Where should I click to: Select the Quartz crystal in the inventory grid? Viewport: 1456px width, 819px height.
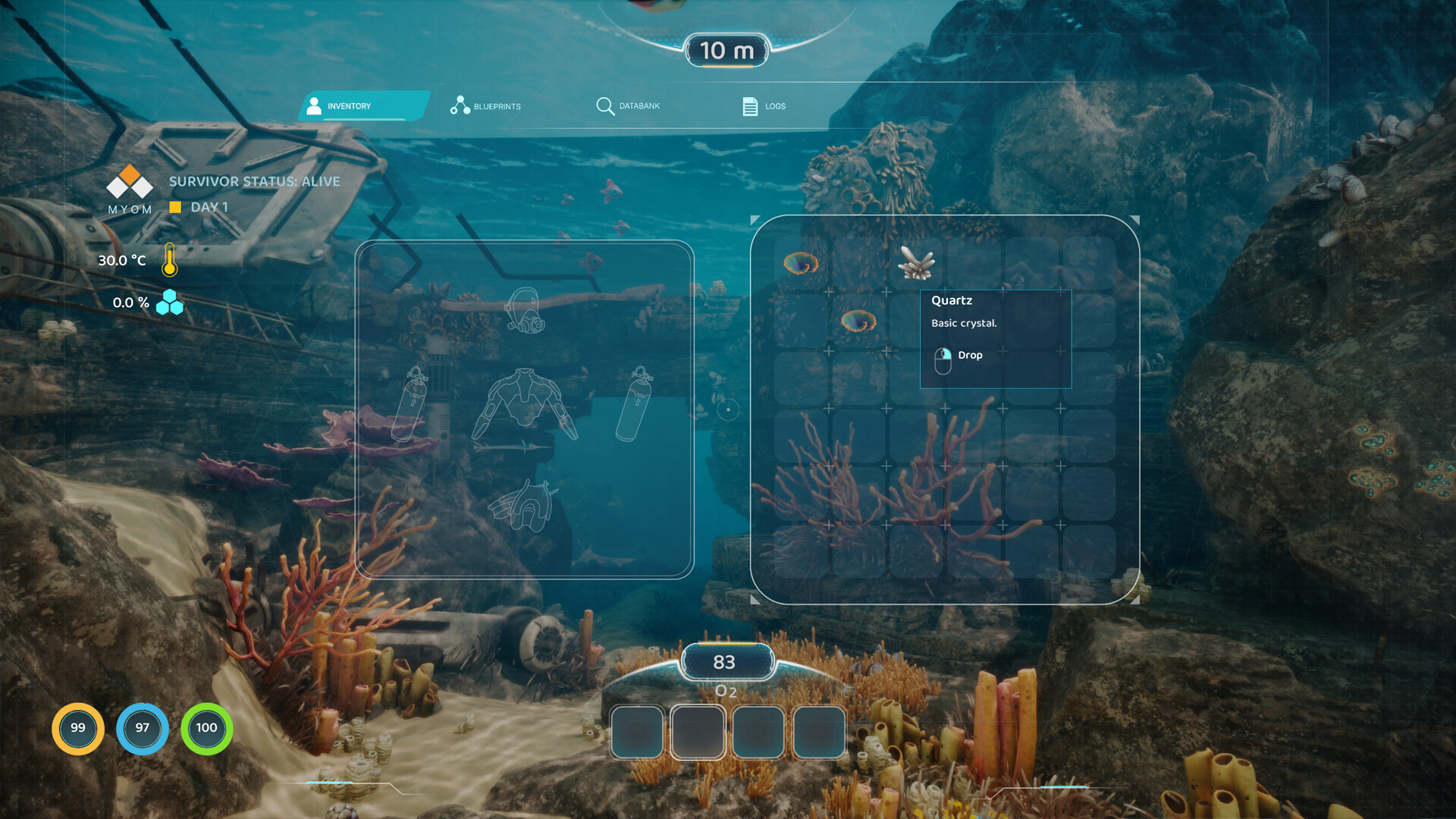(x=918, y=263)
